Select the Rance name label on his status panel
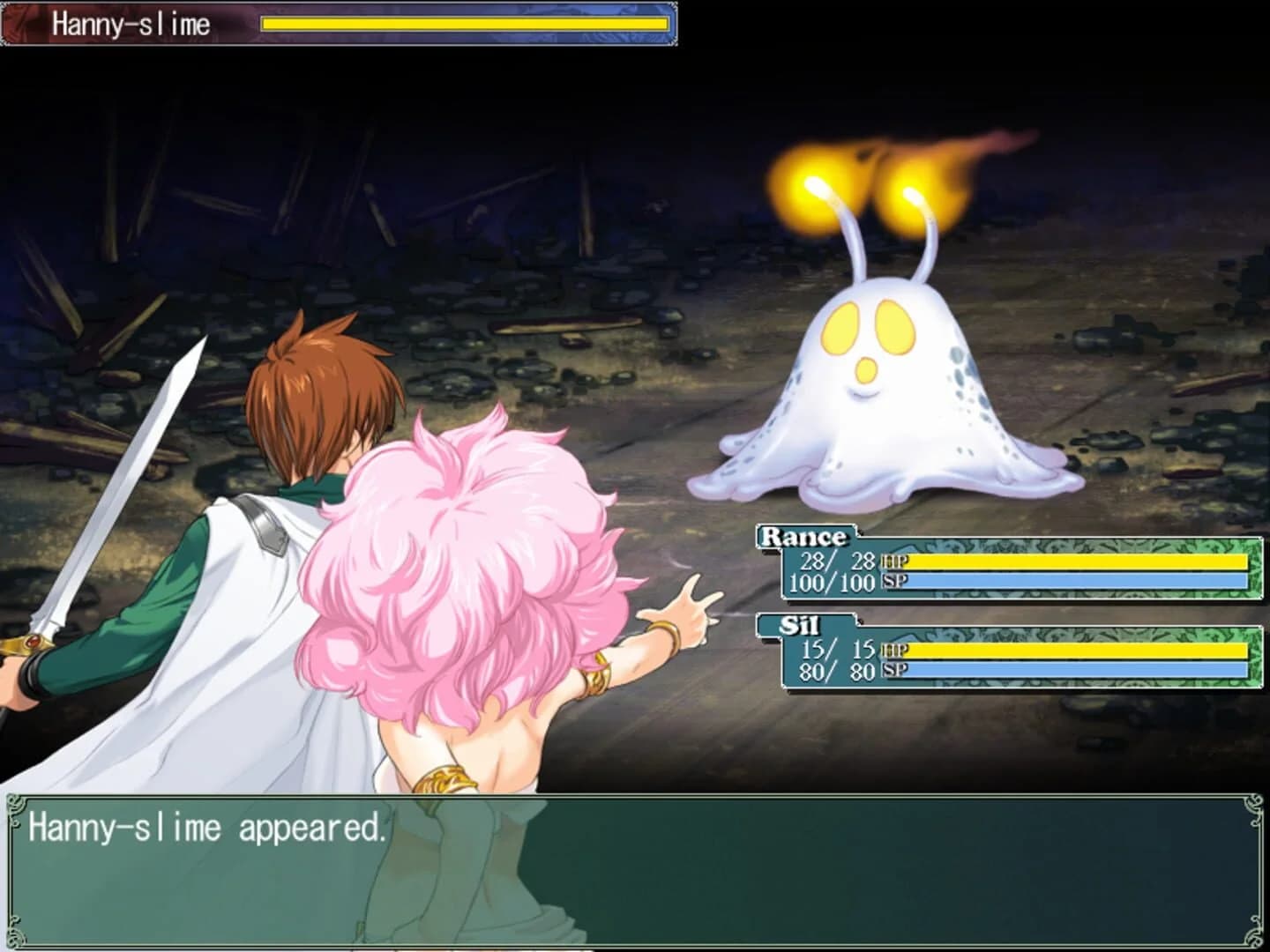Viewport: 1270px width, 952px height. tap(803, 534)
